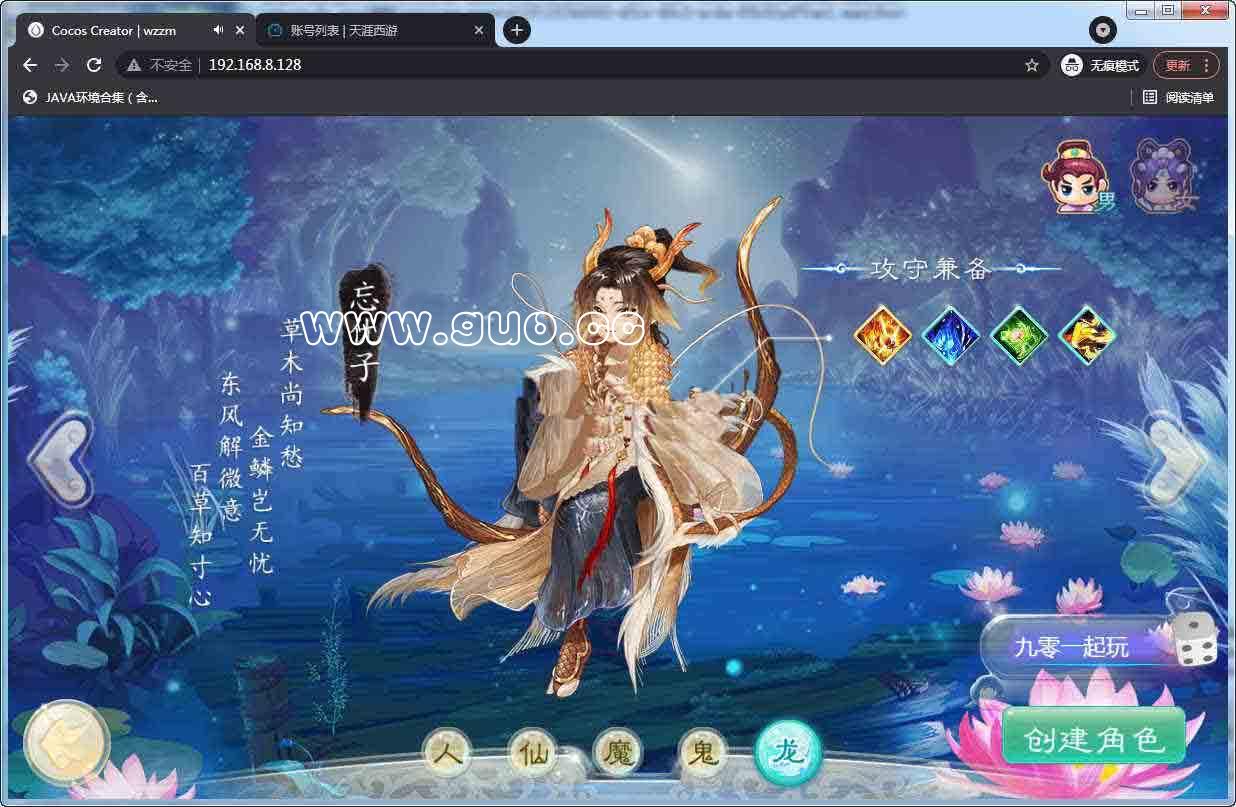View the green skill icon
The image size is (1236, 807).
tap(1019, 334)
